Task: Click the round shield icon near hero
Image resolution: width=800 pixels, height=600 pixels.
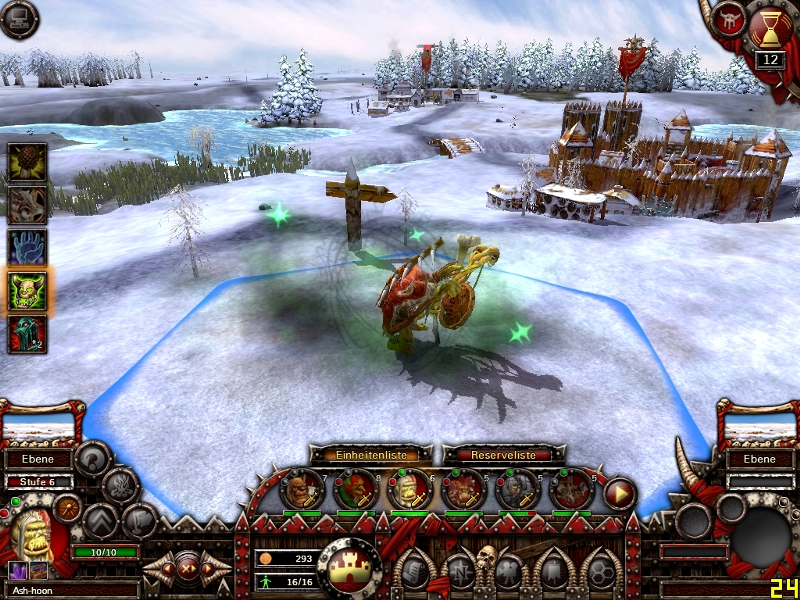Action: (69, 506)
